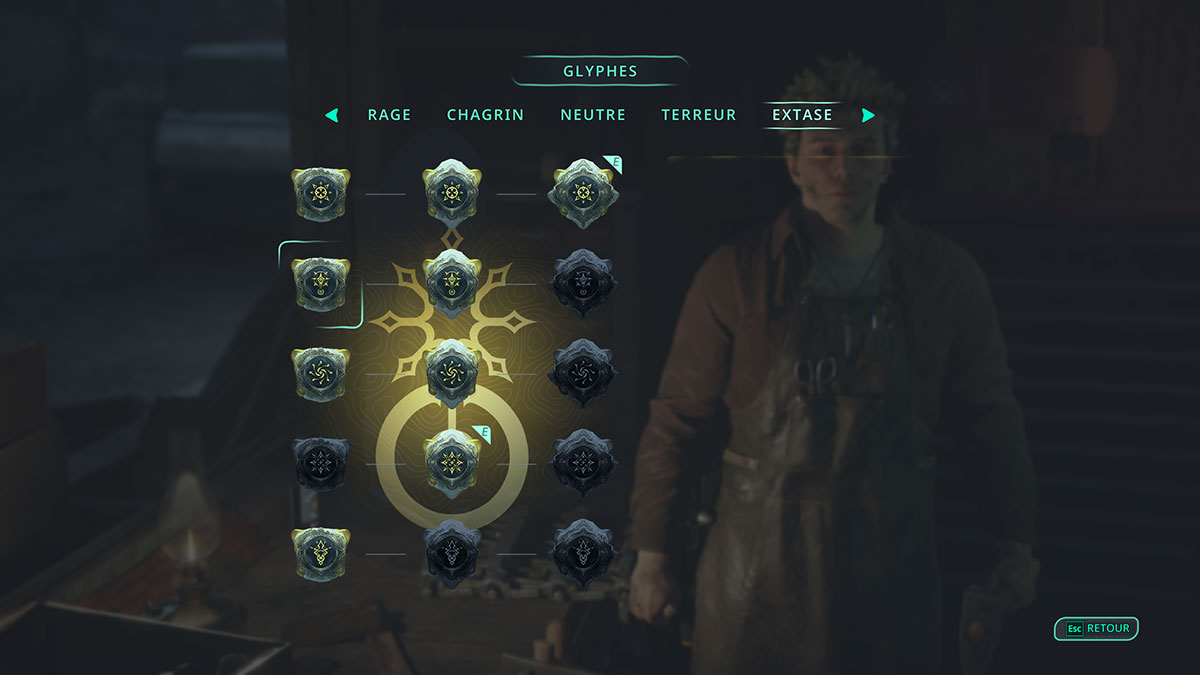Open the Chagrin glyph category
This screenshot has width=1200, height=675.
pos(485,115)
